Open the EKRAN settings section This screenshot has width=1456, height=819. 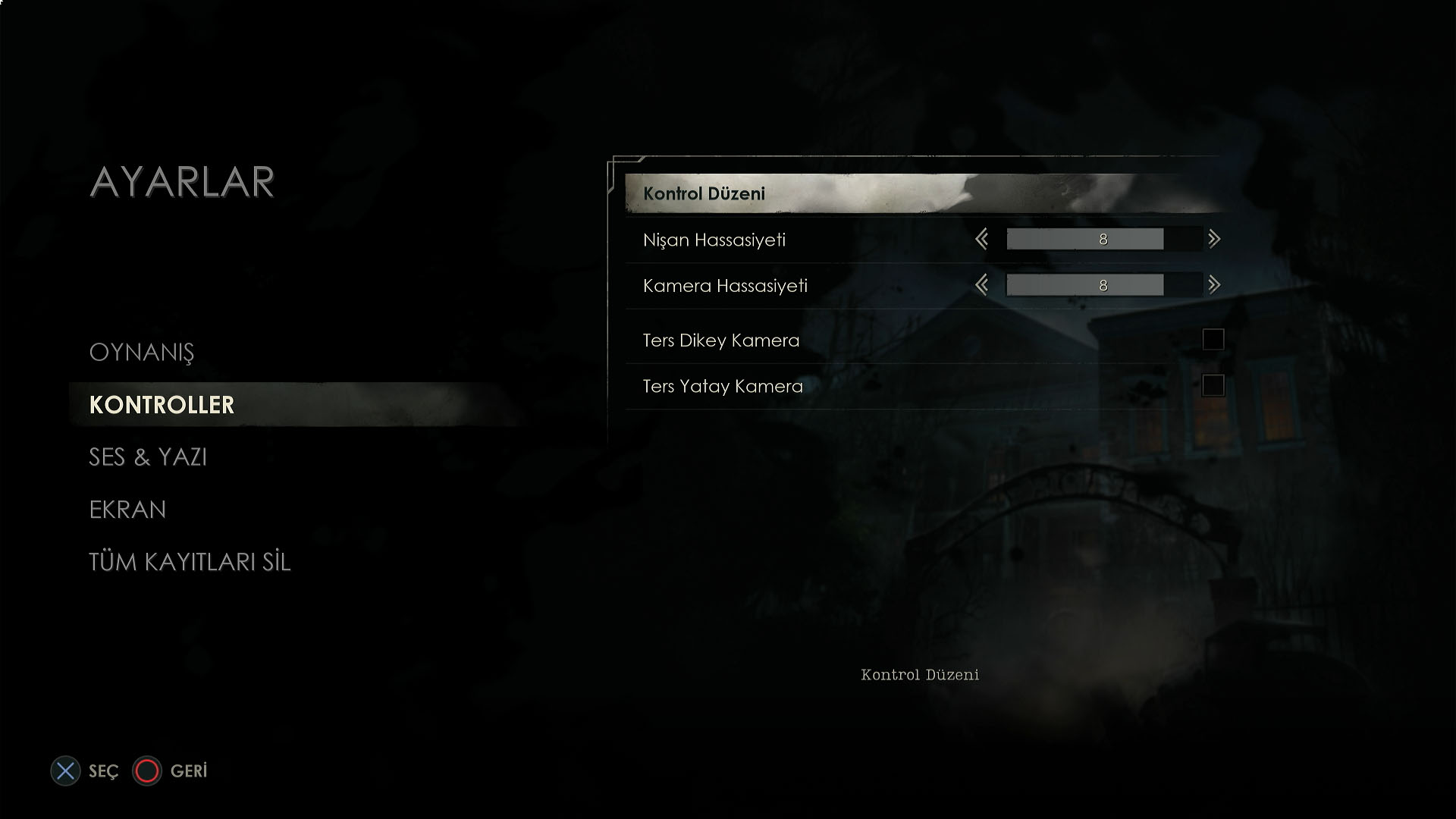click(x=127, y=510)
